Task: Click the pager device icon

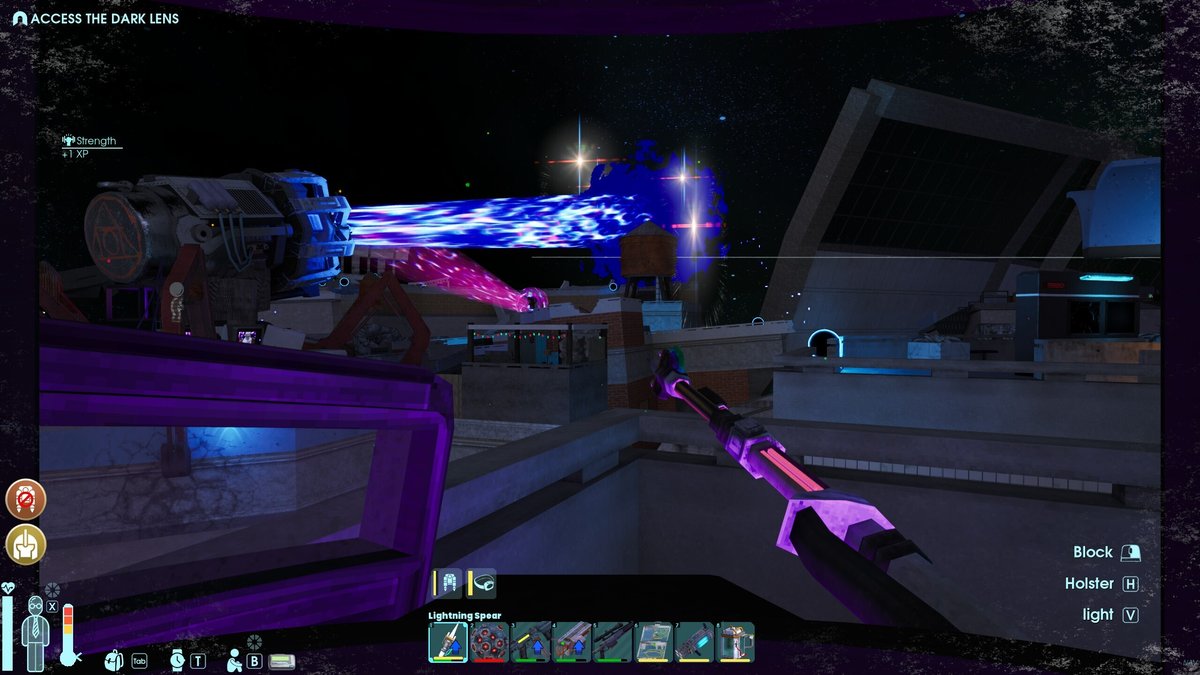Action: click(282, 661)
